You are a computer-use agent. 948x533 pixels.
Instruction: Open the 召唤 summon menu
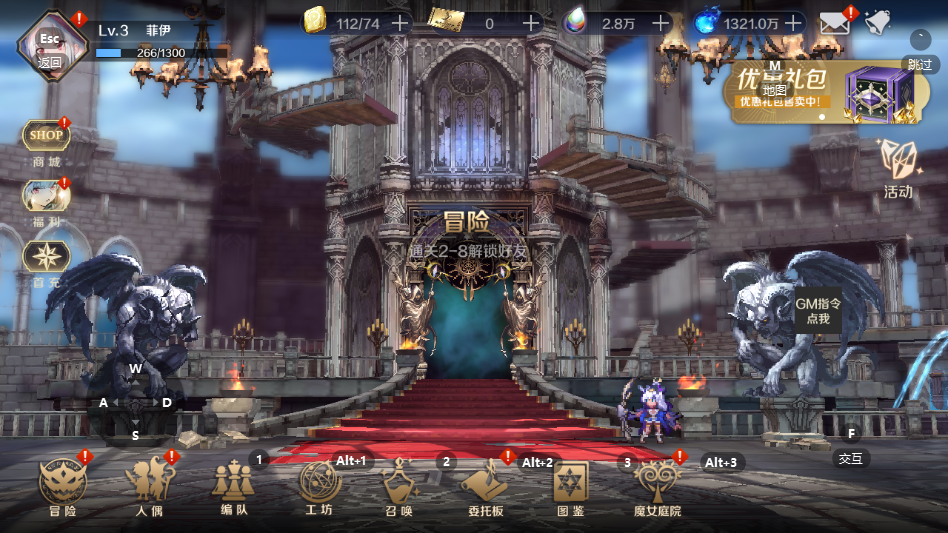pos(399,485)
